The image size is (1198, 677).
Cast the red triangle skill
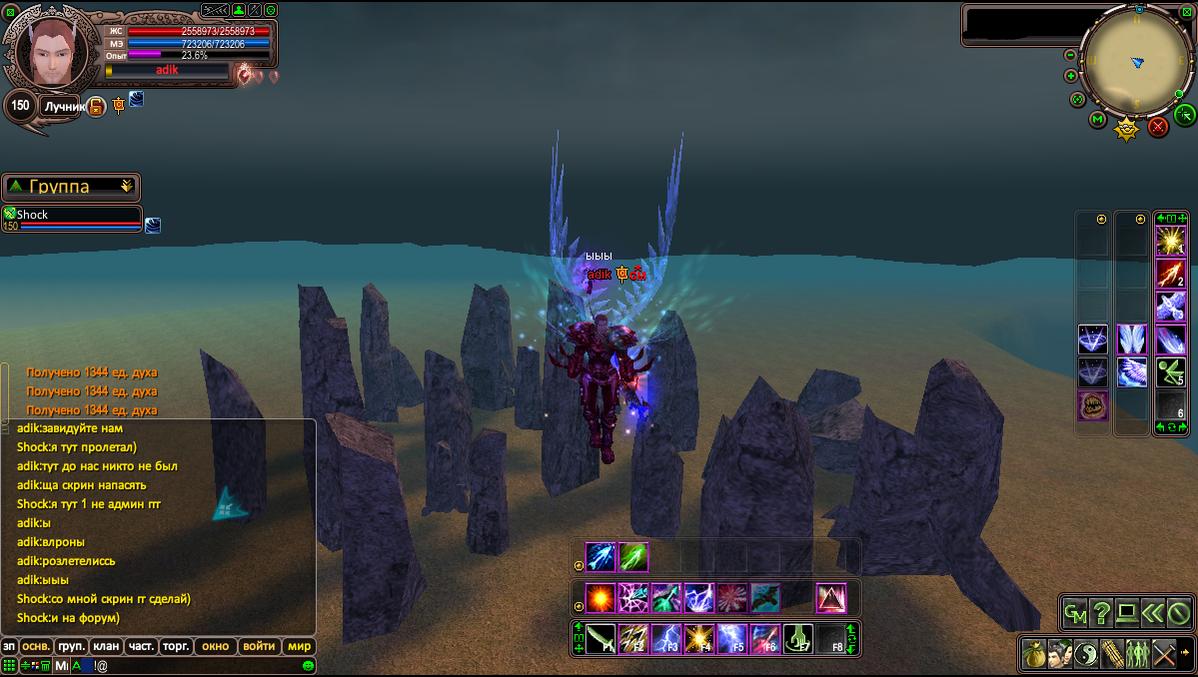point(831,598)
